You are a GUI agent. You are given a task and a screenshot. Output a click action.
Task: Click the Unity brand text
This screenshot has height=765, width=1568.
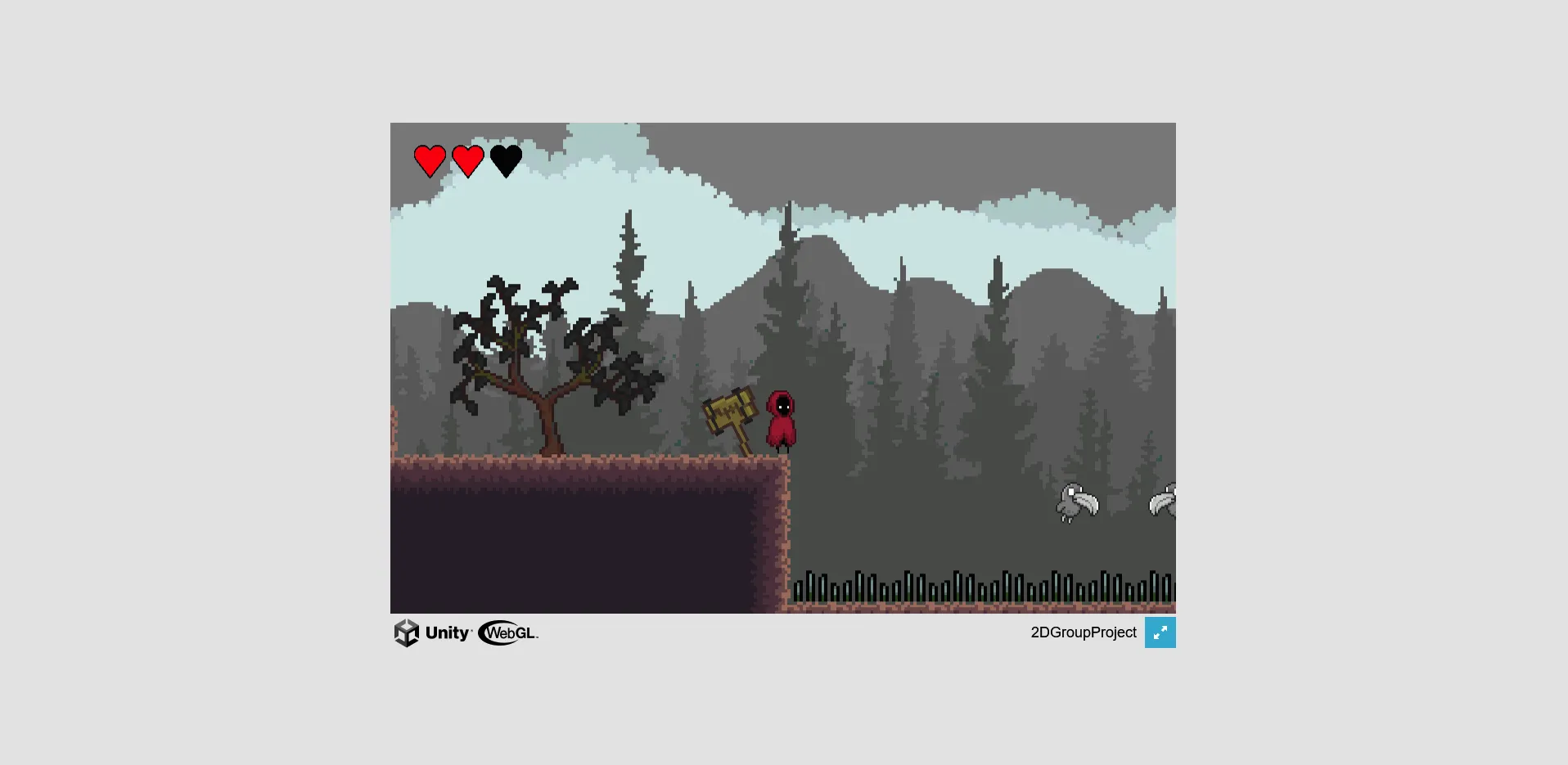click(x=447, y=632)
